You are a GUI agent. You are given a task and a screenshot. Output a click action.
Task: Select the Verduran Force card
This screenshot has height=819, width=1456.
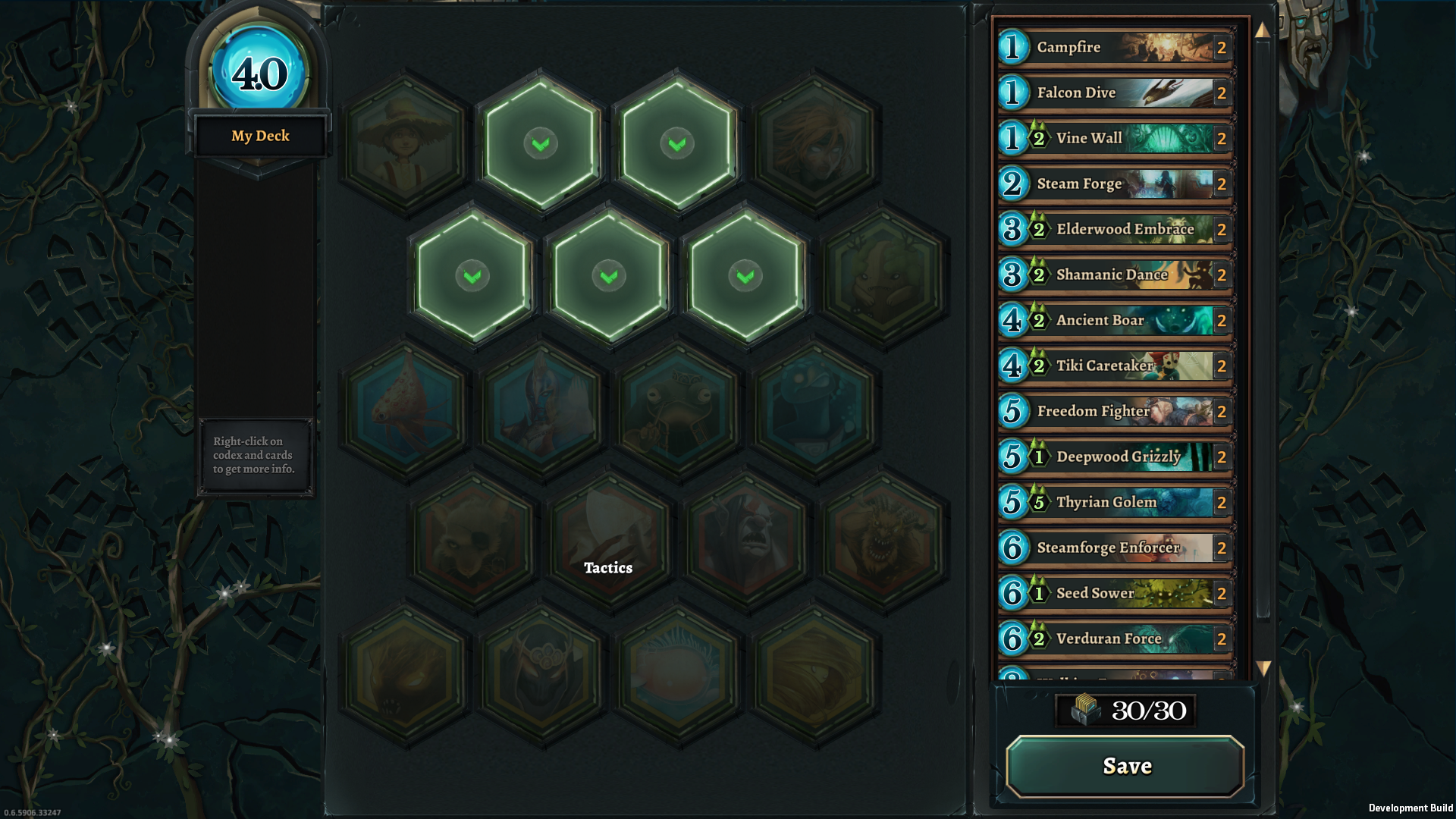point(1115,639)
